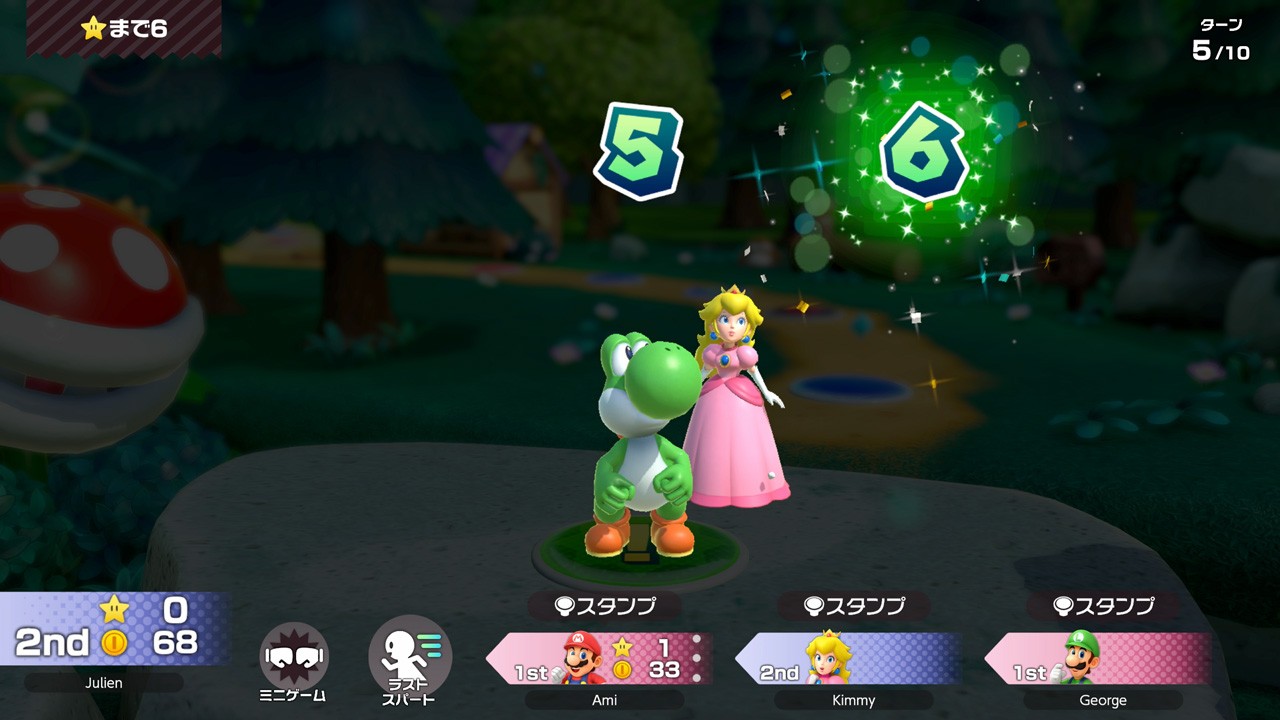The height and width of the screenshot is (720, 1280).
Task: Open Ami's Mario player panel
Action: pyautogui.click(x=600, y=658)
